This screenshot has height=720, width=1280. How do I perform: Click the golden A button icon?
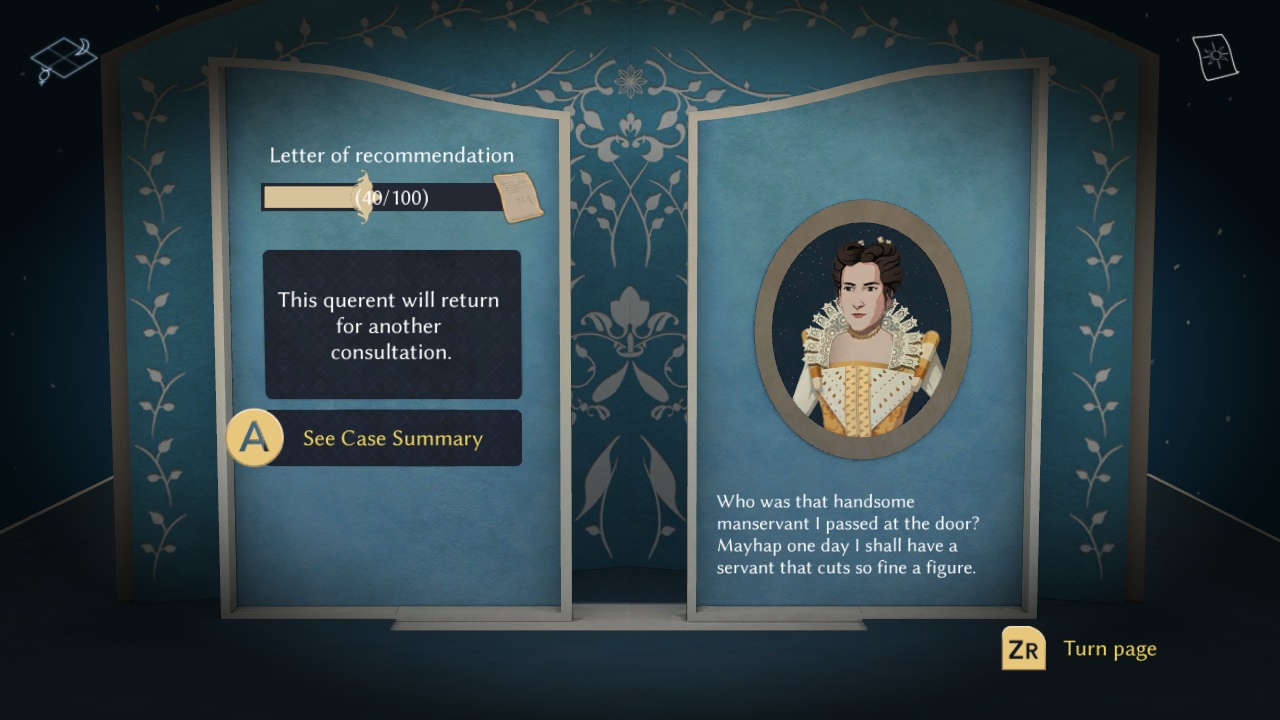(x=253, y=437)
